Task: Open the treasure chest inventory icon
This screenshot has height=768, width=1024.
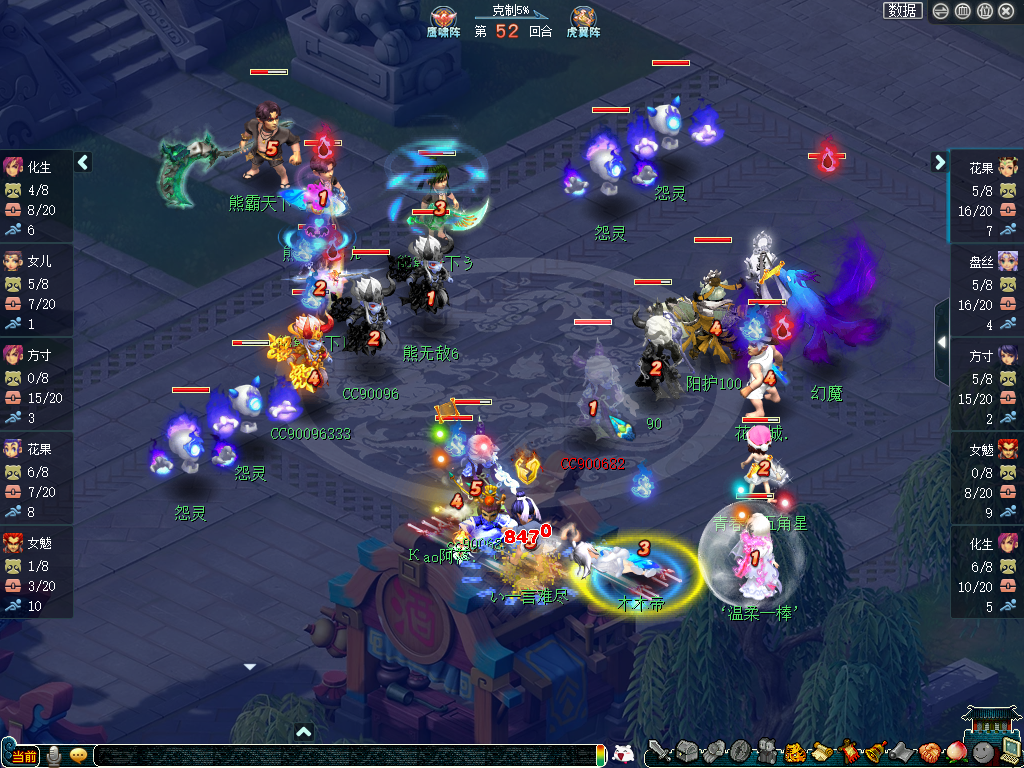Action: 686,751
